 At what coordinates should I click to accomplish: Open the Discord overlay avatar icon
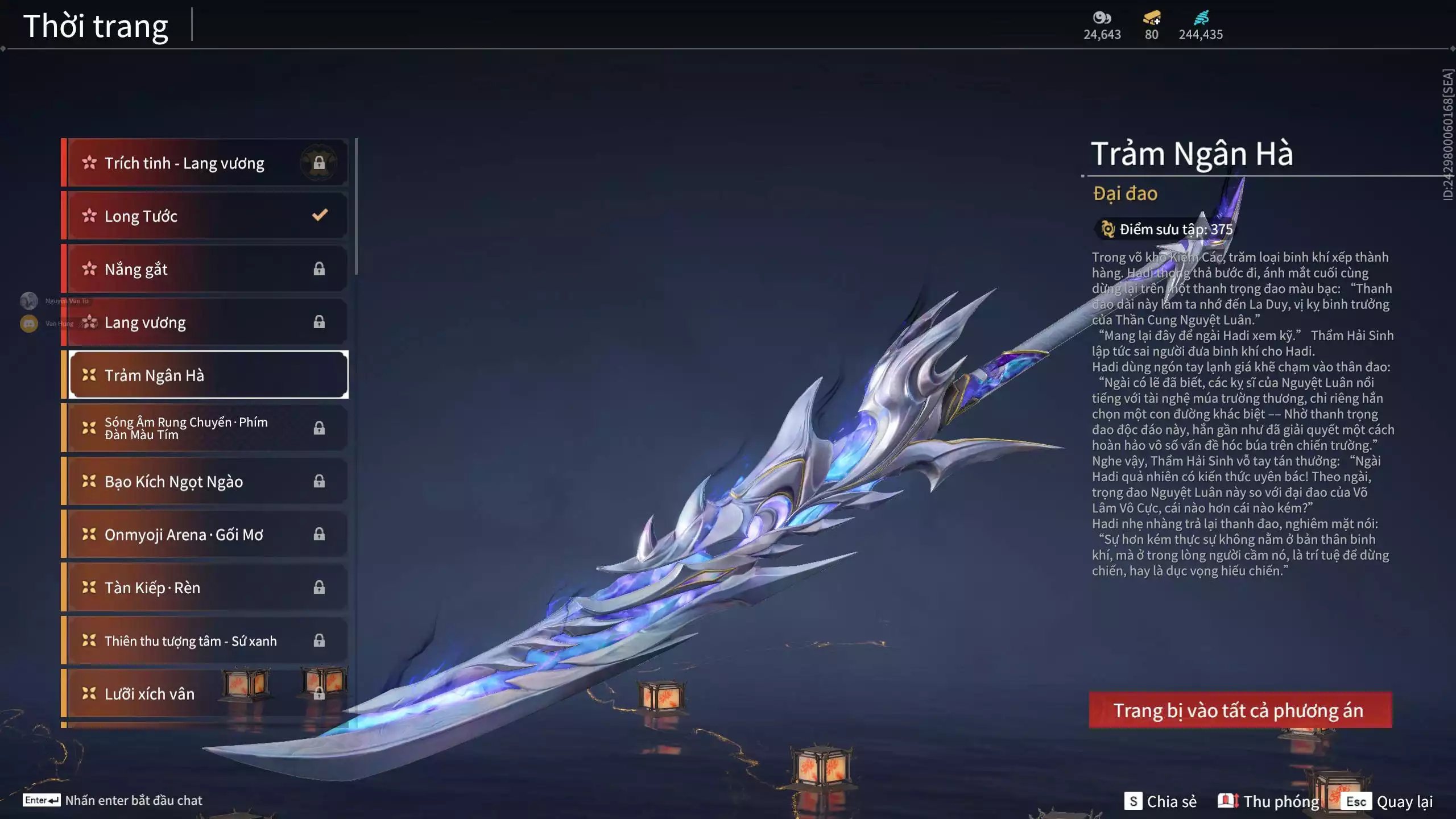pyautogui.click(x=29, y=324)
